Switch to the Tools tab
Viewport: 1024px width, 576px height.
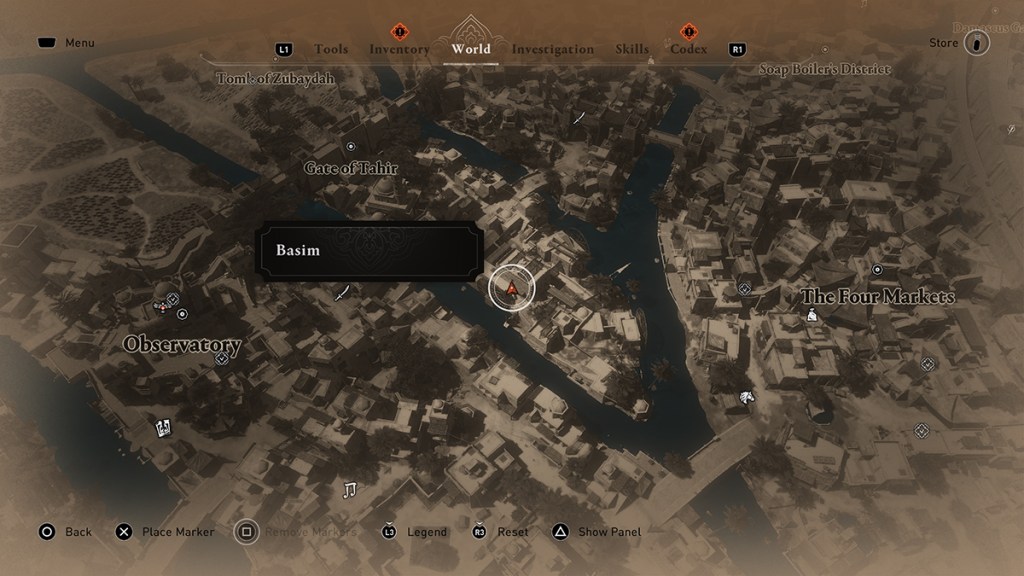point(331,49)
